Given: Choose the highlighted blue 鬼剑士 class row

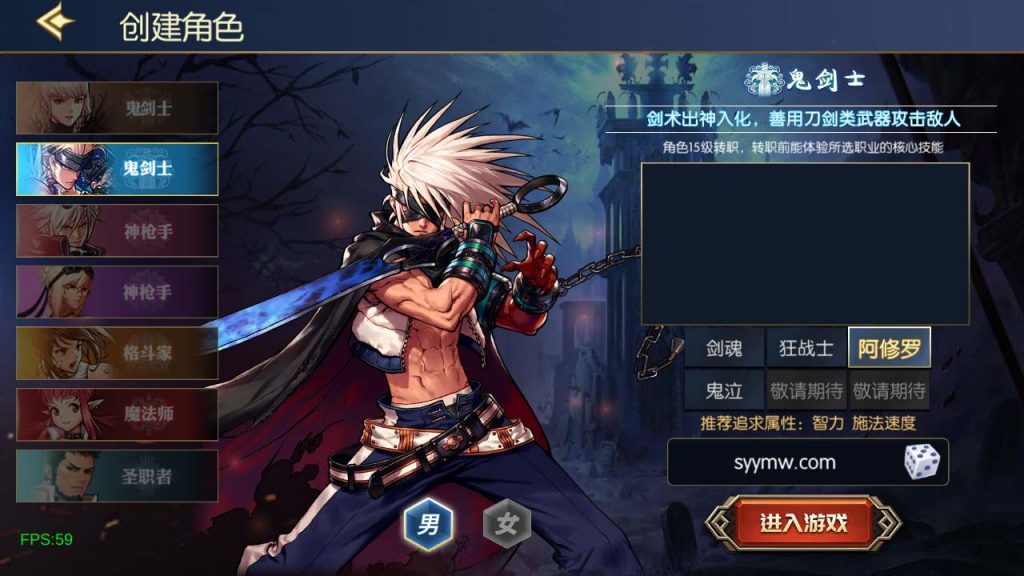Looking at the screenshot, I should click(x=117, y=168).
